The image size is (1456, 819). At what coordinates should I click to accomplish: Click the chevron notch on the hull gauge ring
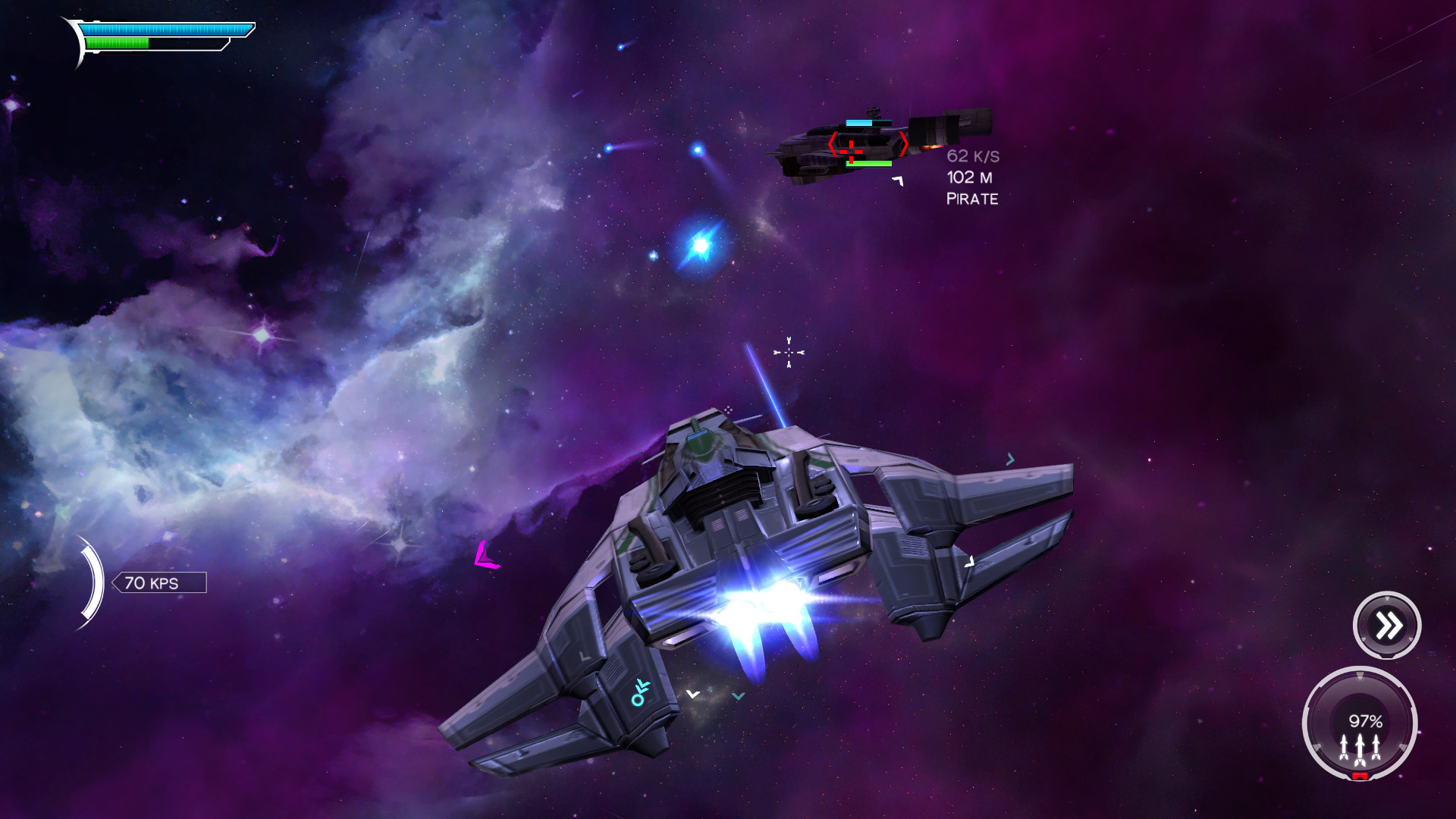[1360, 675]
